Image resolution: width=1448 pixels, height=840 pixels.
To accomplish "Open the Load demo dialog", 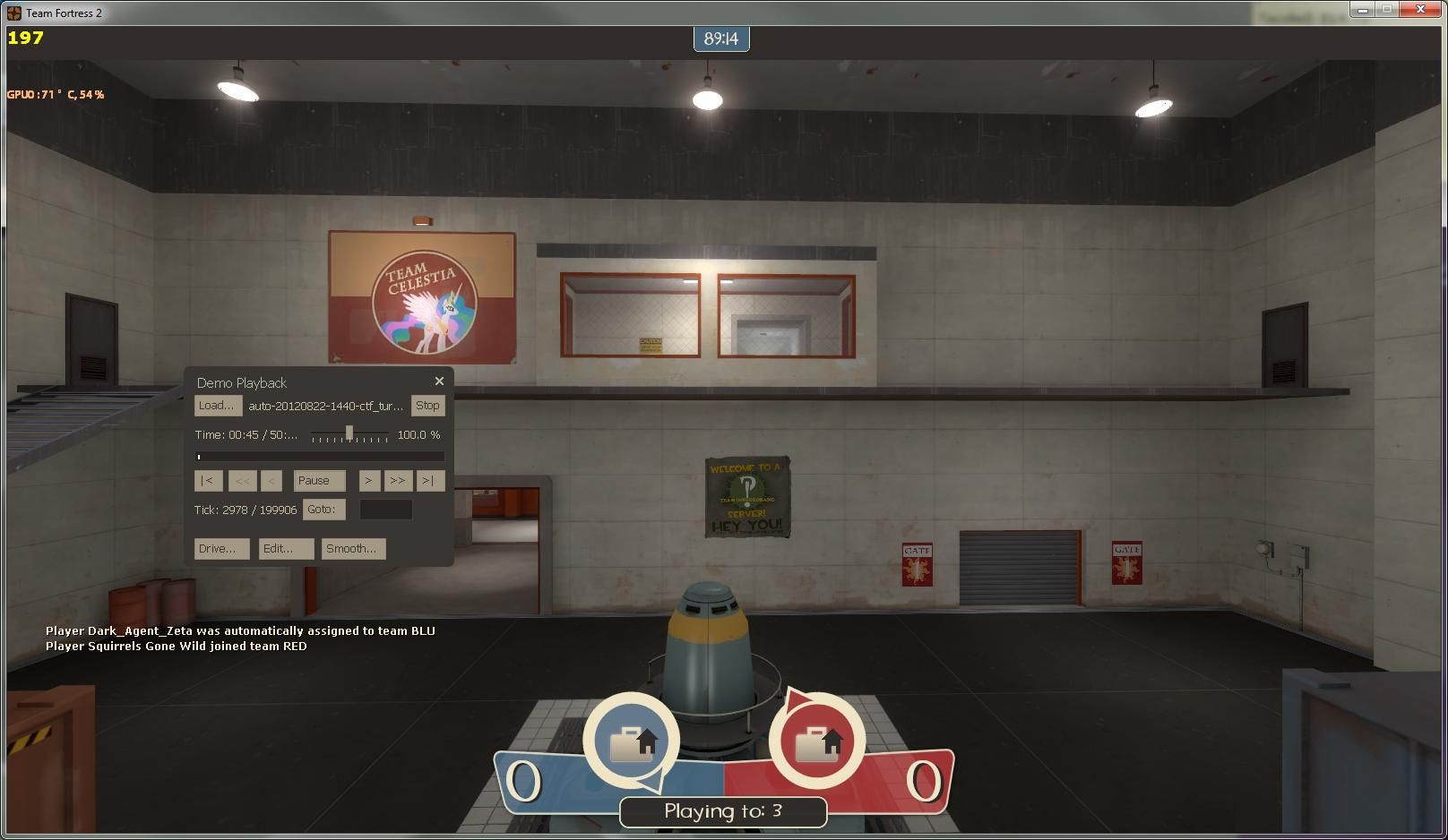I will (x=217, y=405).
